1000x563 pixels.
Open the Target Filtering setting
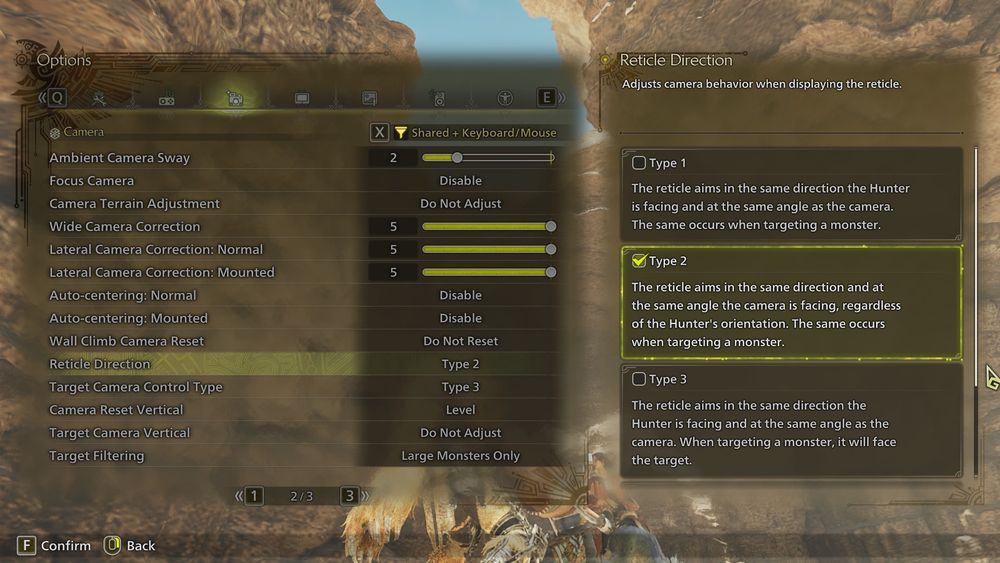click(x=300, y=456)
